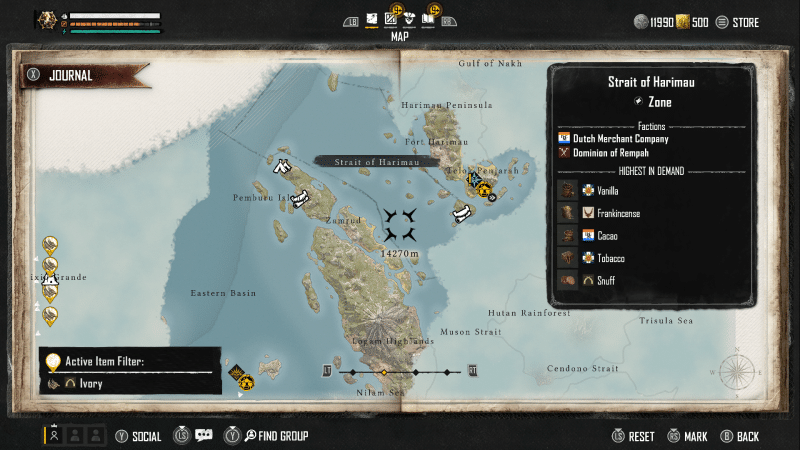The height and width of the screenshot is (450, 800).
Task: Go back from the map screen
Action: [x=739, y=436]
